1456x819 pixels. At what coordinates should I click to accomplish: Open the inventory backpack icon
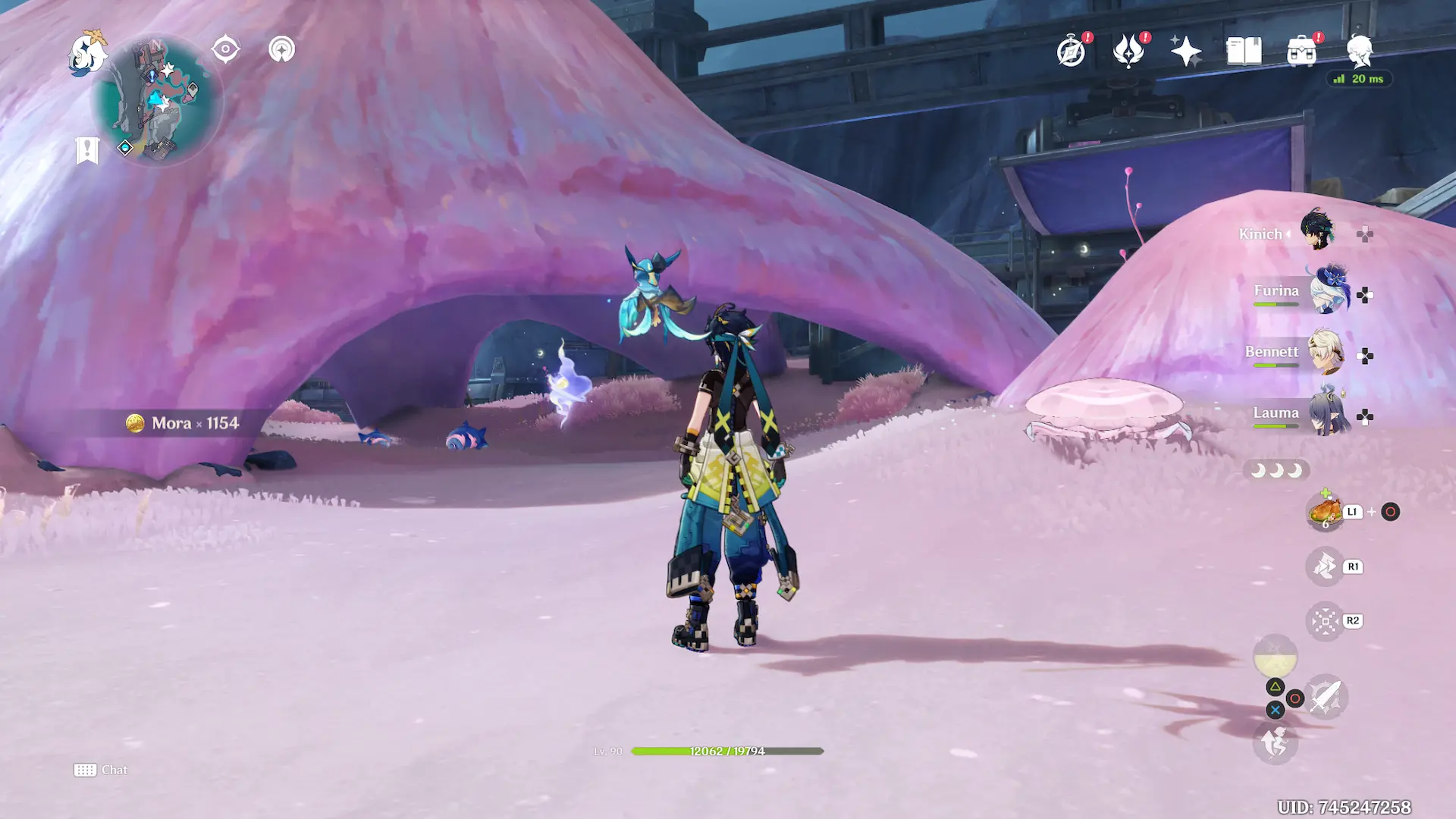[1301, 52]
